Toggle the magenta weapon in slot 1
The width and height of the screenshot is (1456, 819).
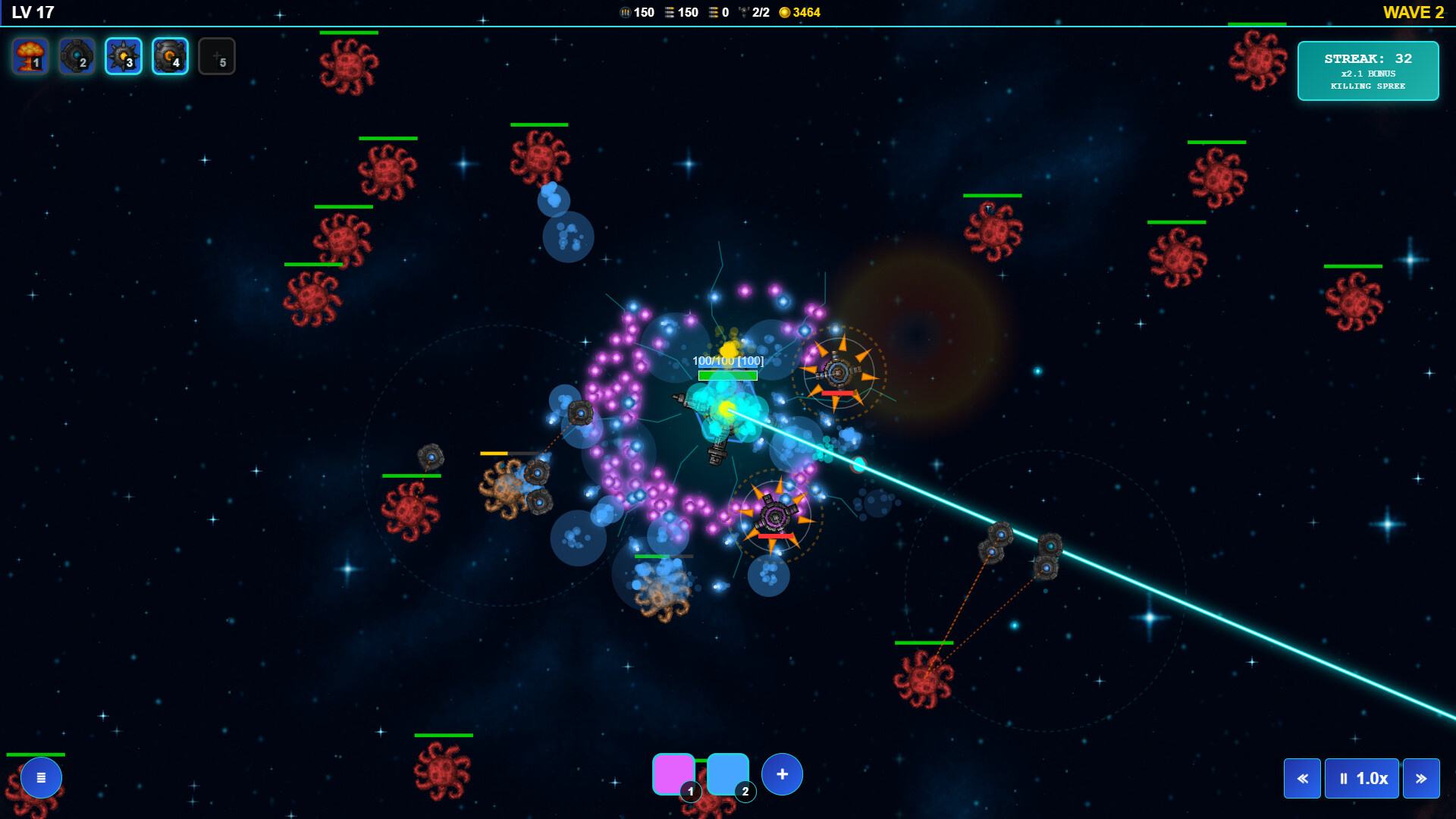[x=673, y=773]
